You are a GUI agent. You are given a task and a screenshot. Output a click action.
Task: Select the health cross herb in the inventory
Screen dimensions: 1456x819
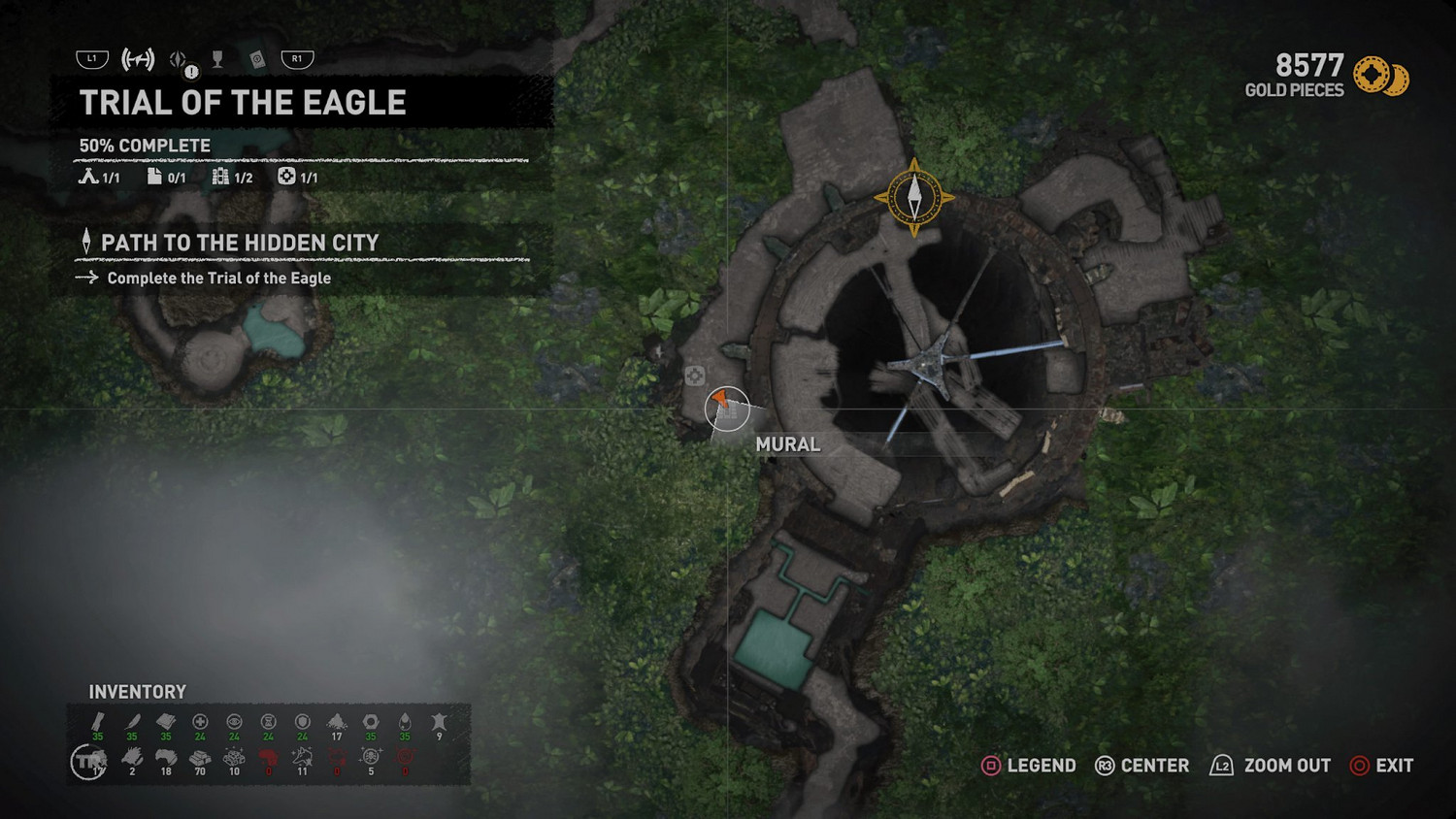200,723
